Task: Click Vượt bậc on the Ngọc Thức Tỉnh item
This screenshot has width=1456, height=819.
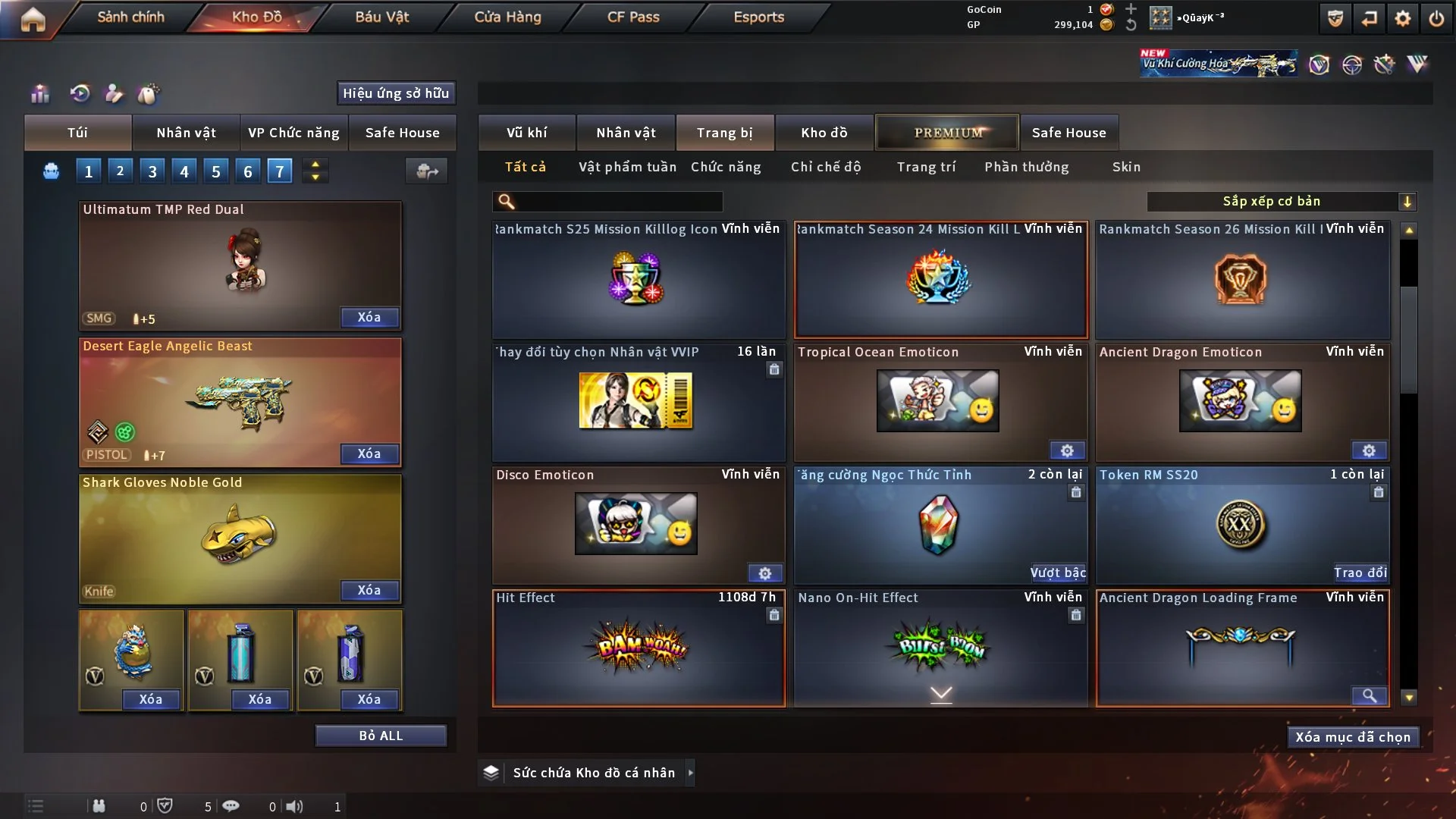Action: tap(1057, 573)
